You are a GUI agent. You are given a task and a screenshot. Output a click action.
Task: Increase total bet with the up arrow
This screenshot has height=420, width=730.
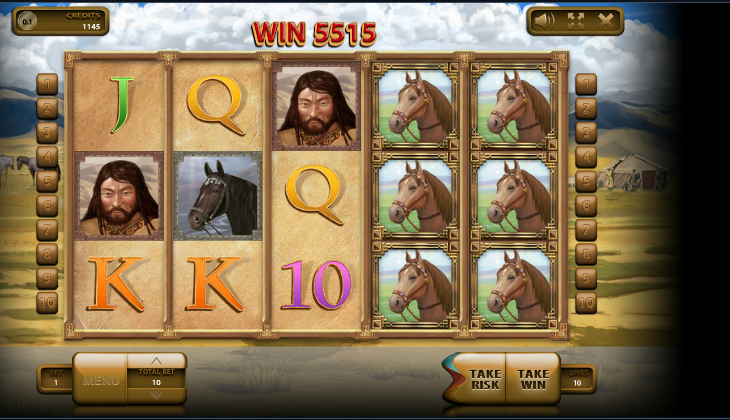pos(156,361)
